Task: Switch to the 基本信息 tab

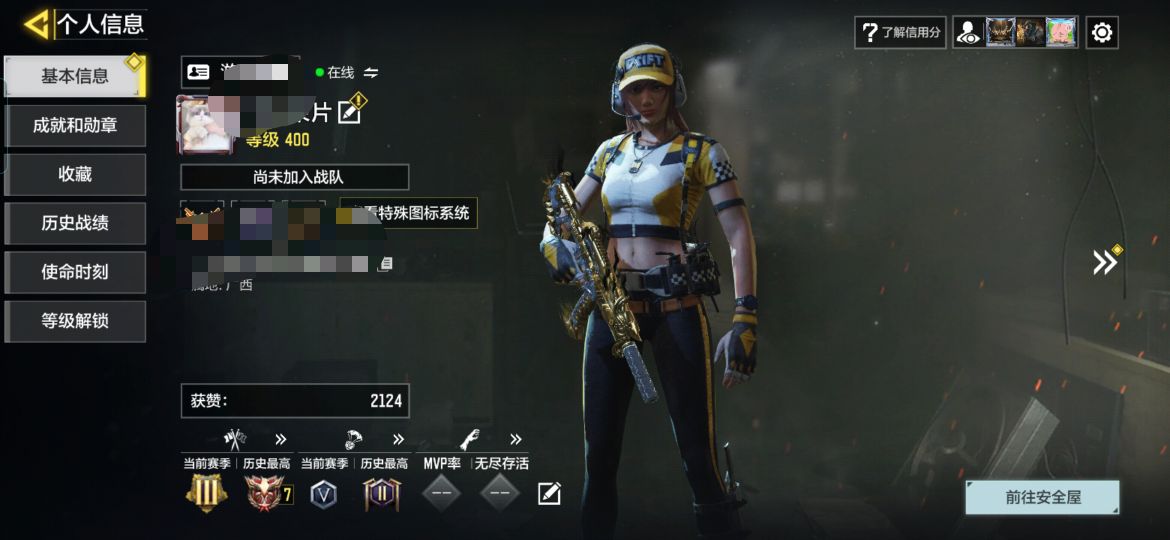Action: (75, 76)
